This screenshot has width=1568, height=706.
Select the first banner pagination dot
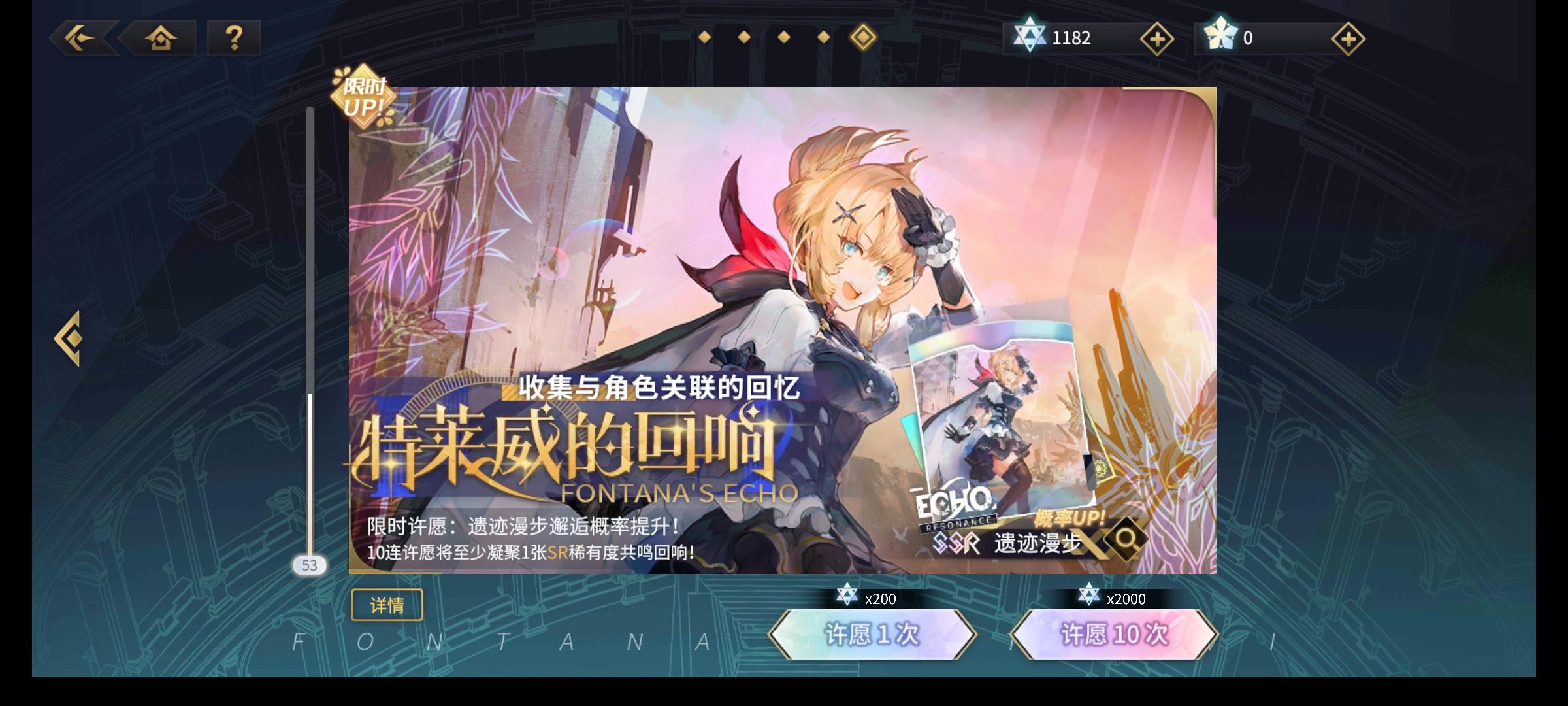point(704,38)
